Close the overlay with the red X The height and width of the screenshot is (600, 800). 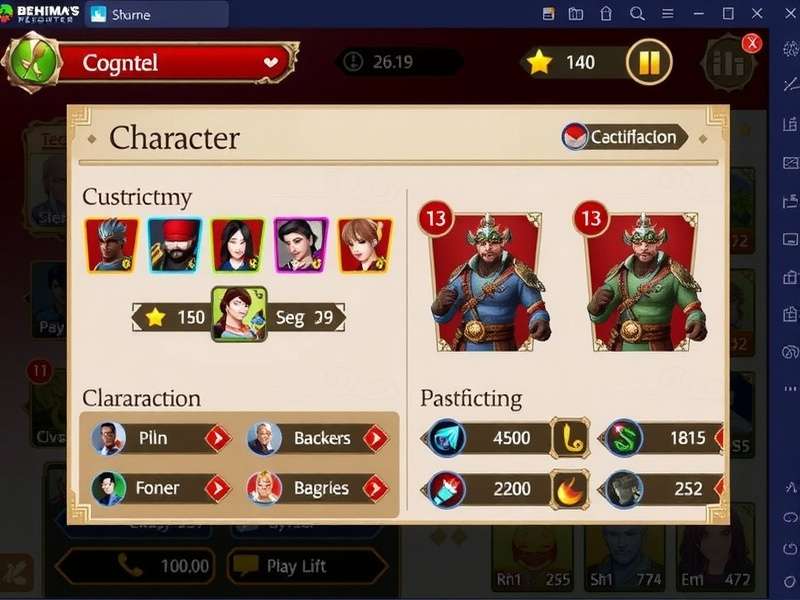point(752,43)
